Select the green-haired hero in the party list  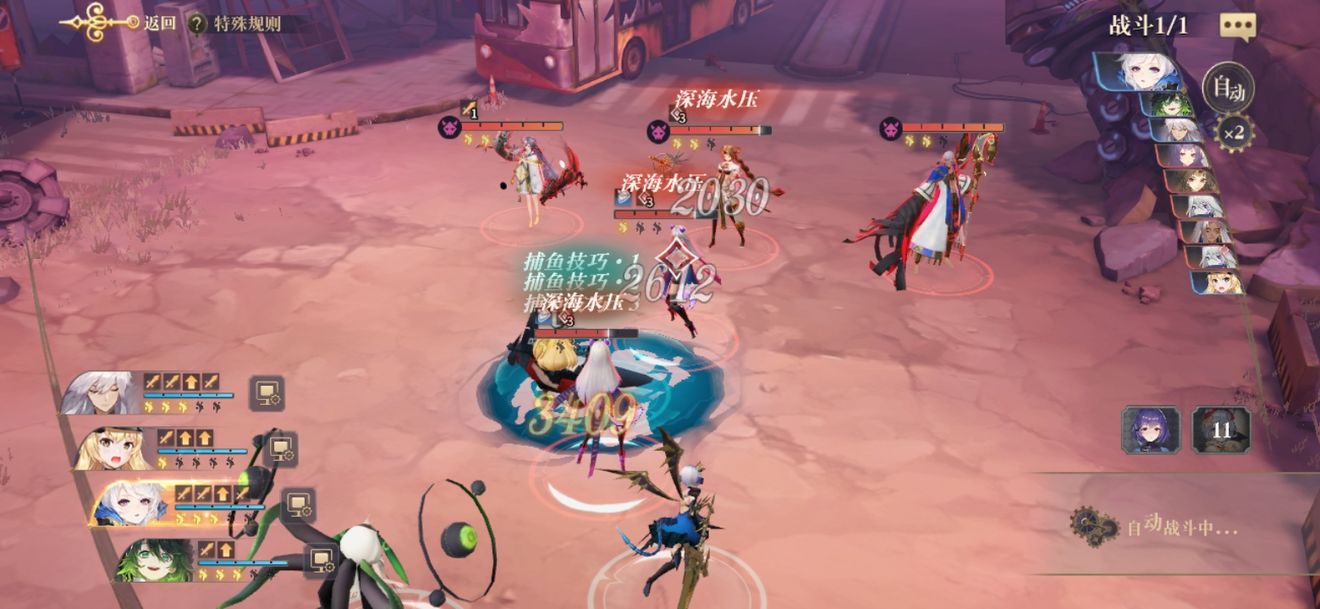pyautogui.click(x=154, y=559)
